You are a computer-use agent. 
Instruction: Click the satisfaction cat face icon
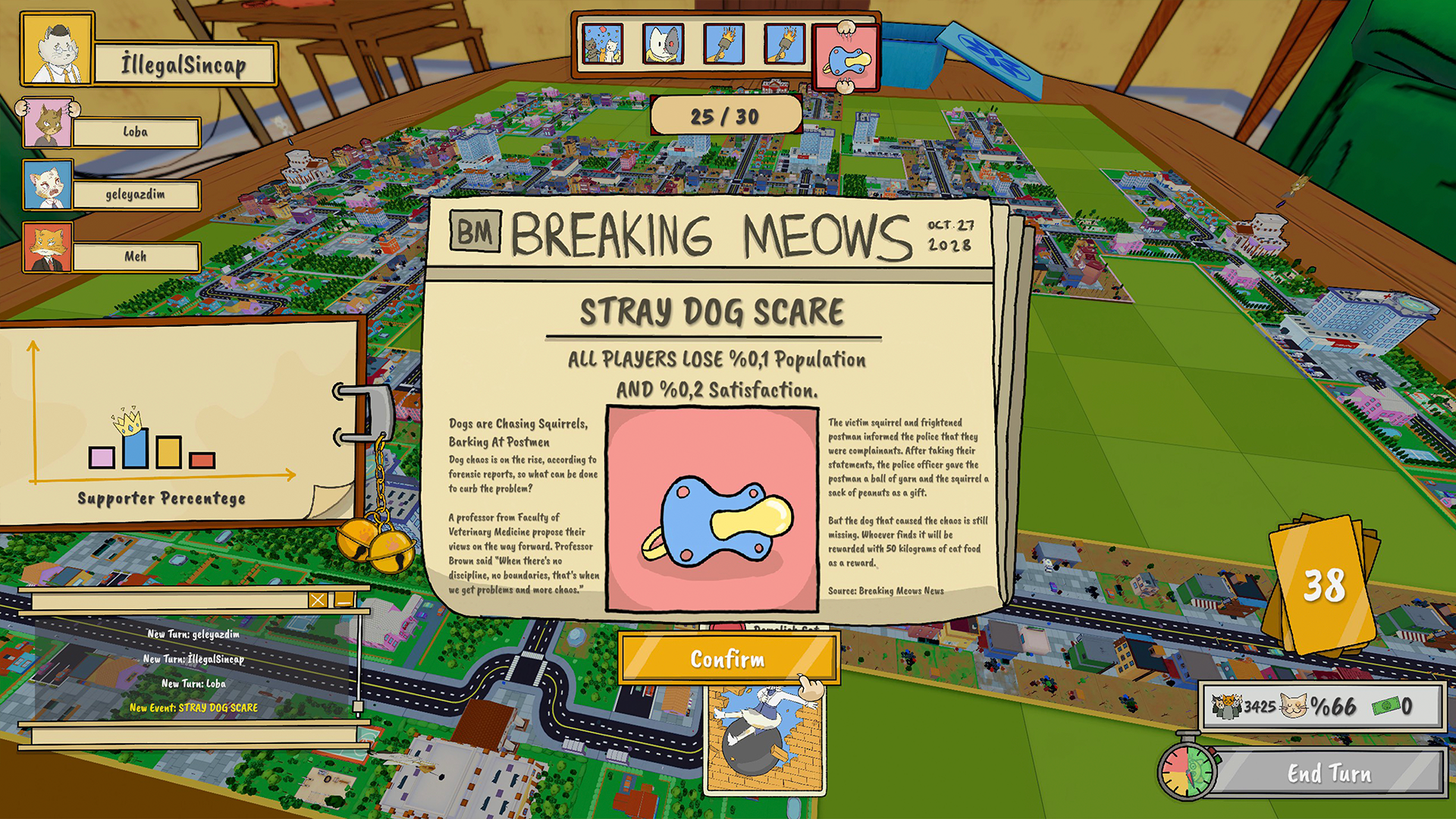(1294, 706)
